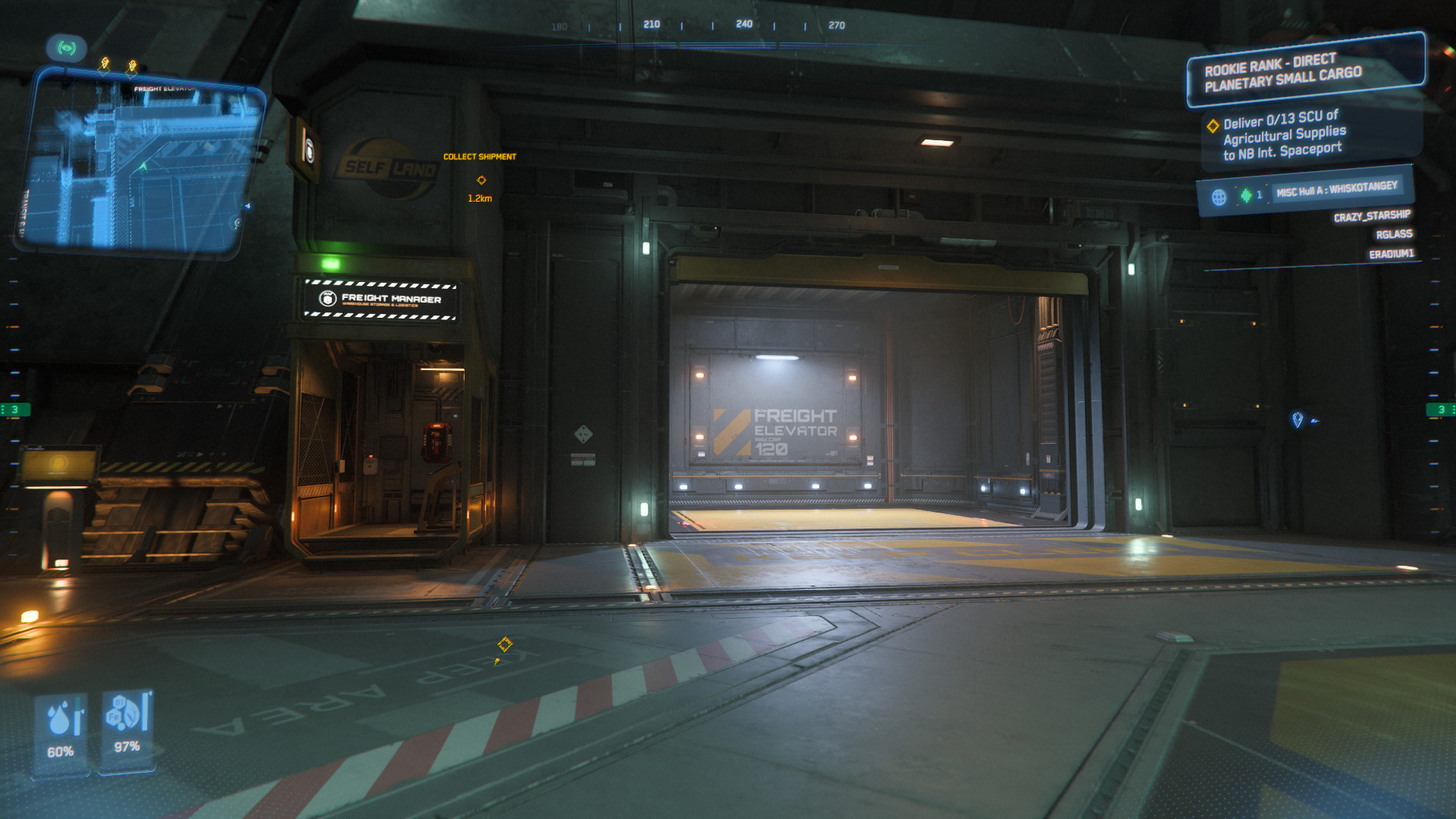
Task: Choose player CRAZY_STARSHIP in the party list
Action: pos(1372,216)
